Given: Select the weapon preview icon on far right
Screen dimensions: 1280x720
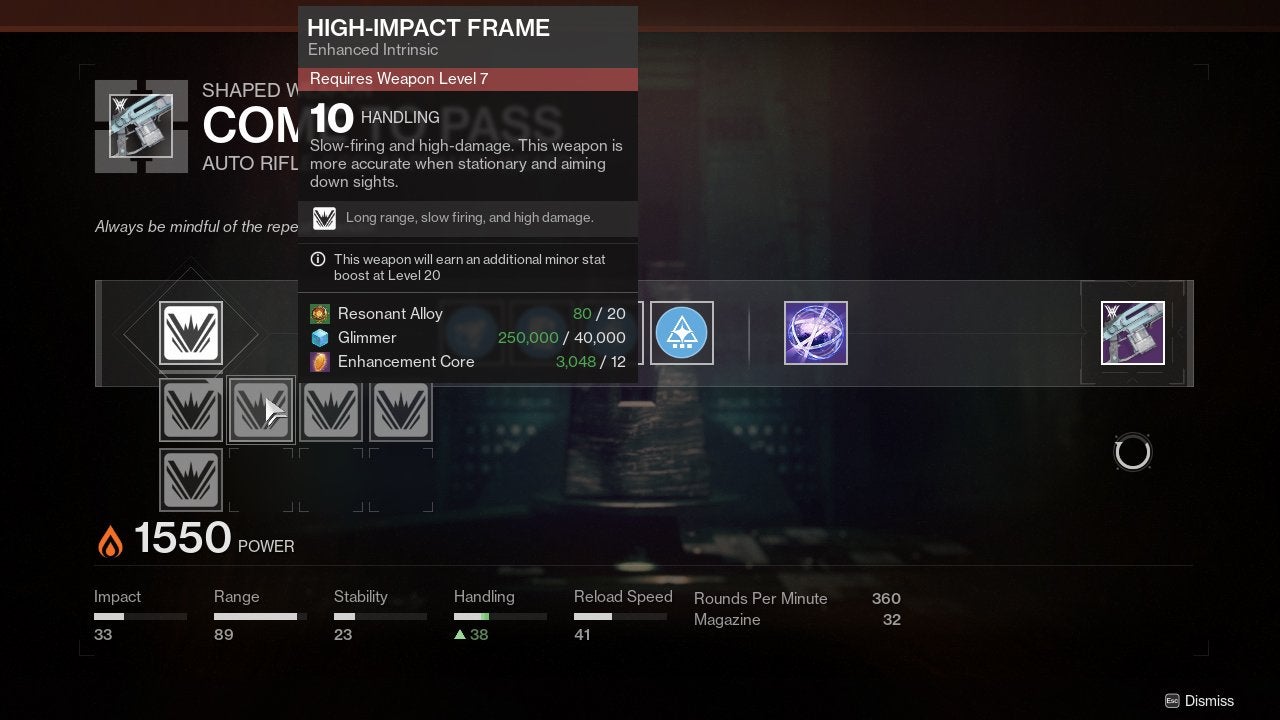Looking at the screenshot, I should [1132, 332].
